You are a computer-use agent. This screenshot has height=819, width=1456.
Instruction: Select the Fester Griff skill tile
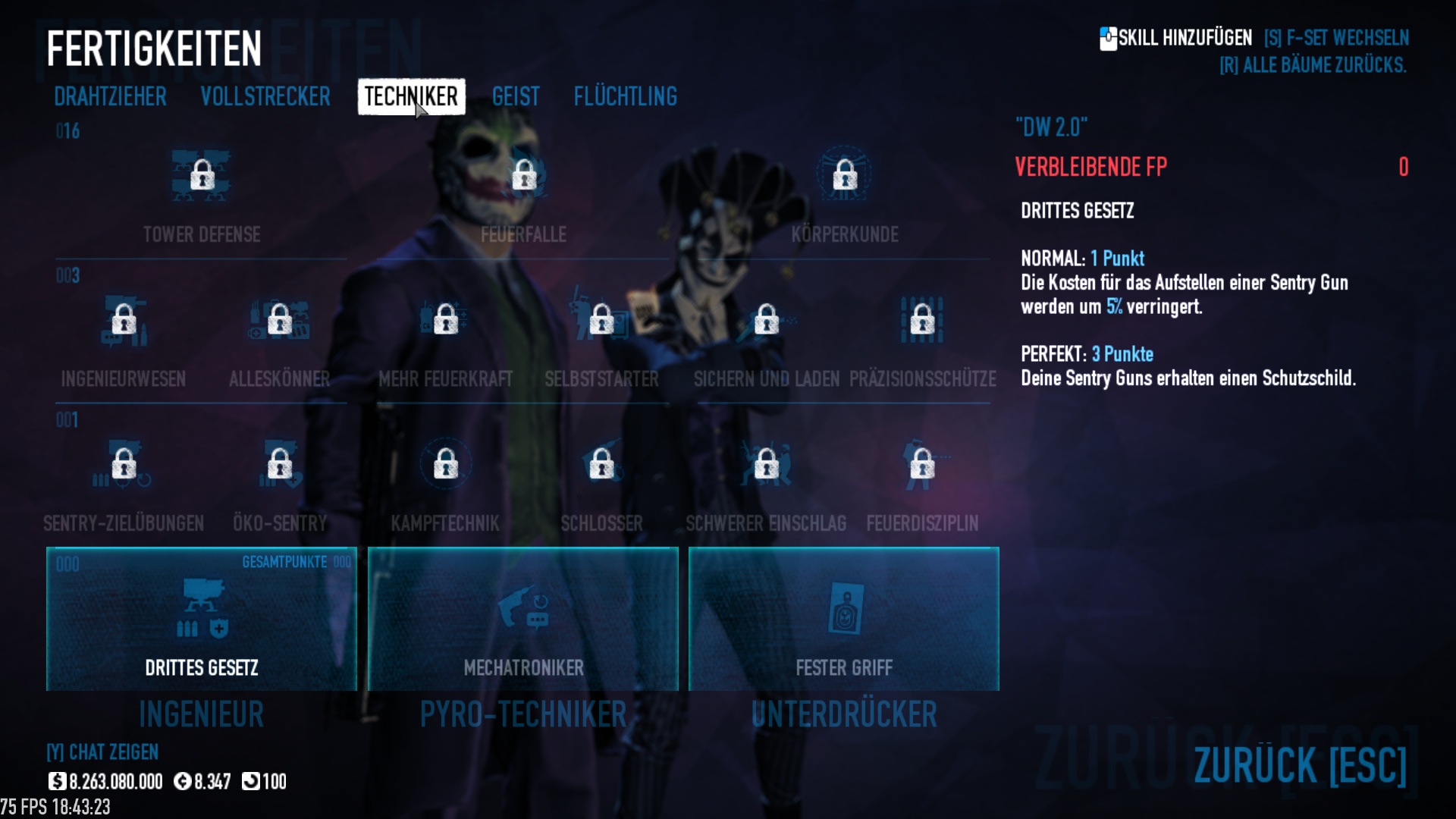pos(844,619)
